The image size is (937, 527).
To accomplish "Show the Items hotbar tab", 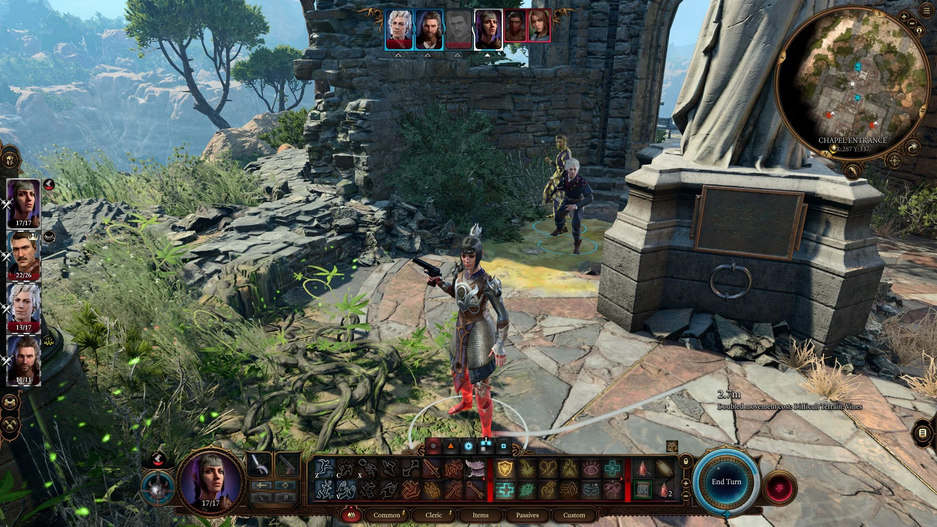I will pyautogui.click(x=481, y=515).
